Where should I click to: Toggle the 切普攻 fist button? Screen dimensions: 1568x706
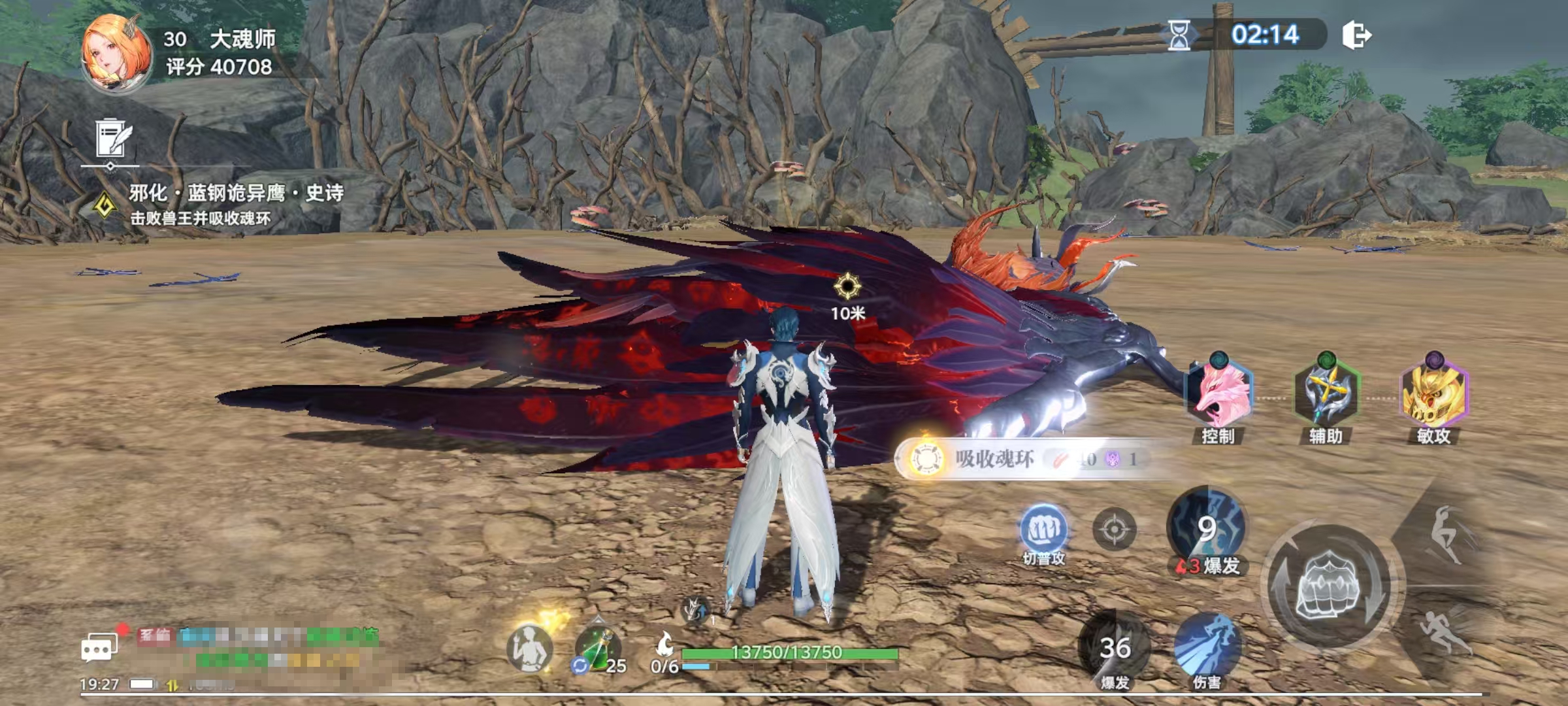[1043, 531]
